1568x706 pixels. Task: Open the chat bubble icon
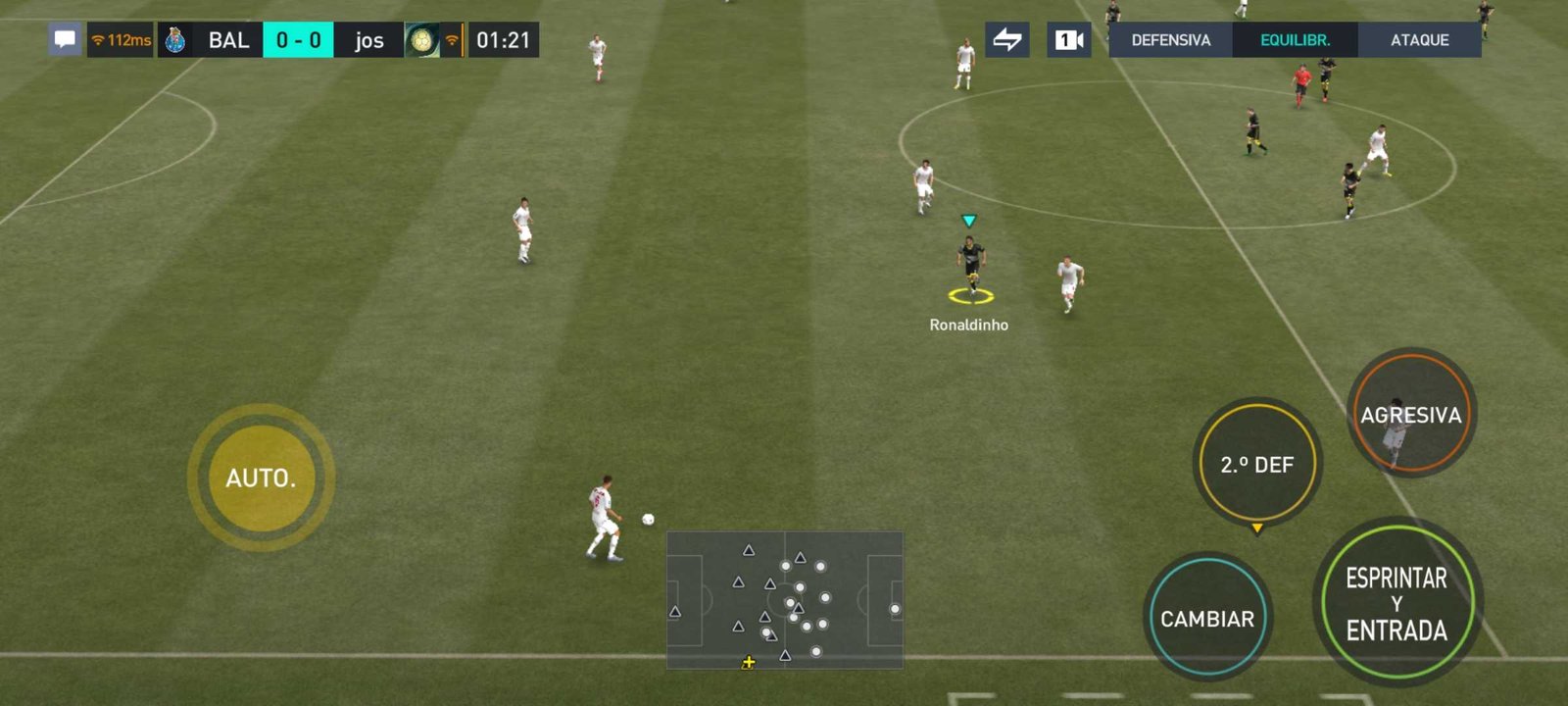[65, 40]
